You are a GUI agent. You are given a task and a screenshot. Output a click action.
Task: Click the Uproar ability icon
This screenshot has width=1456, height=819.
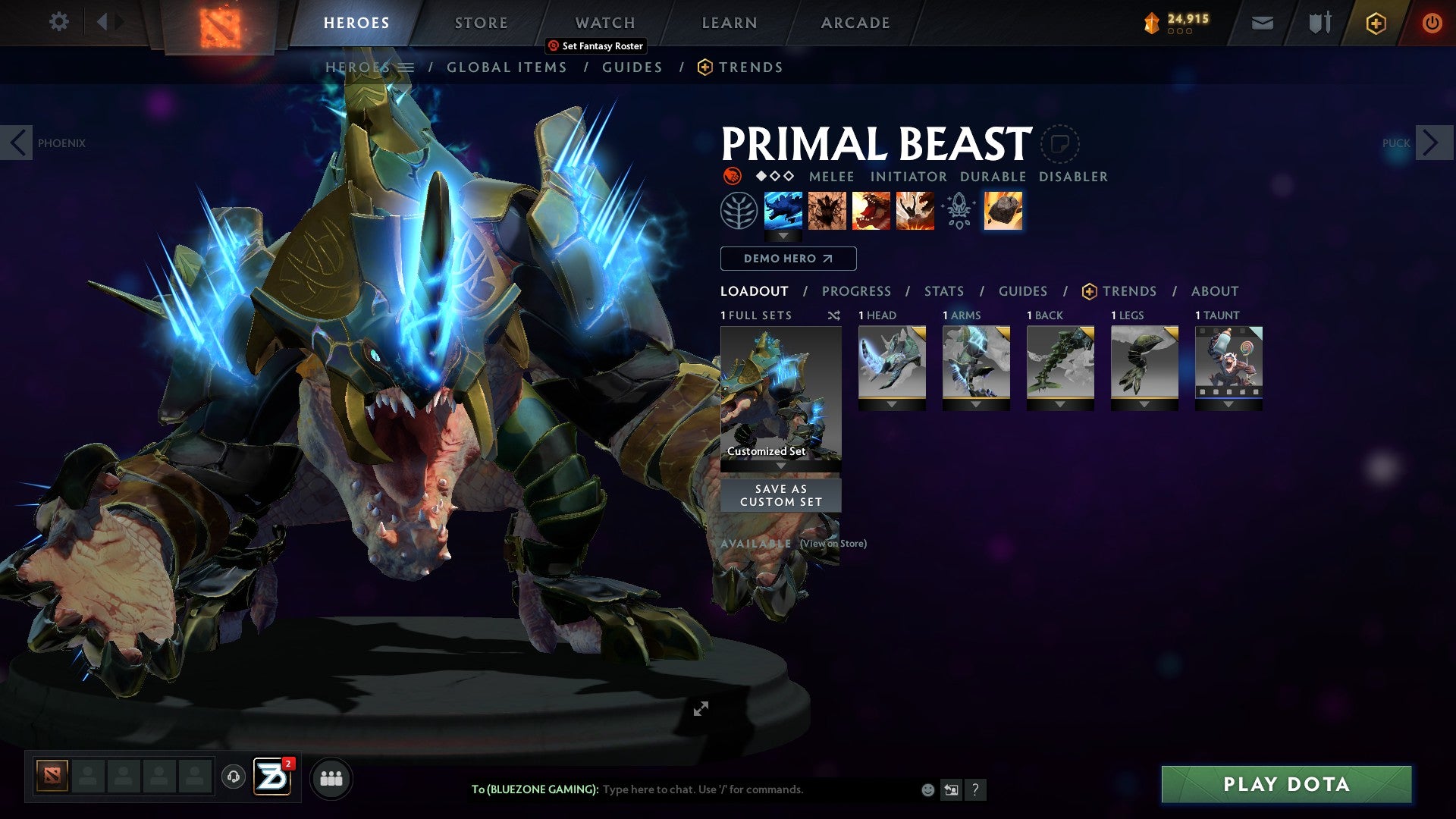(872, 212)
